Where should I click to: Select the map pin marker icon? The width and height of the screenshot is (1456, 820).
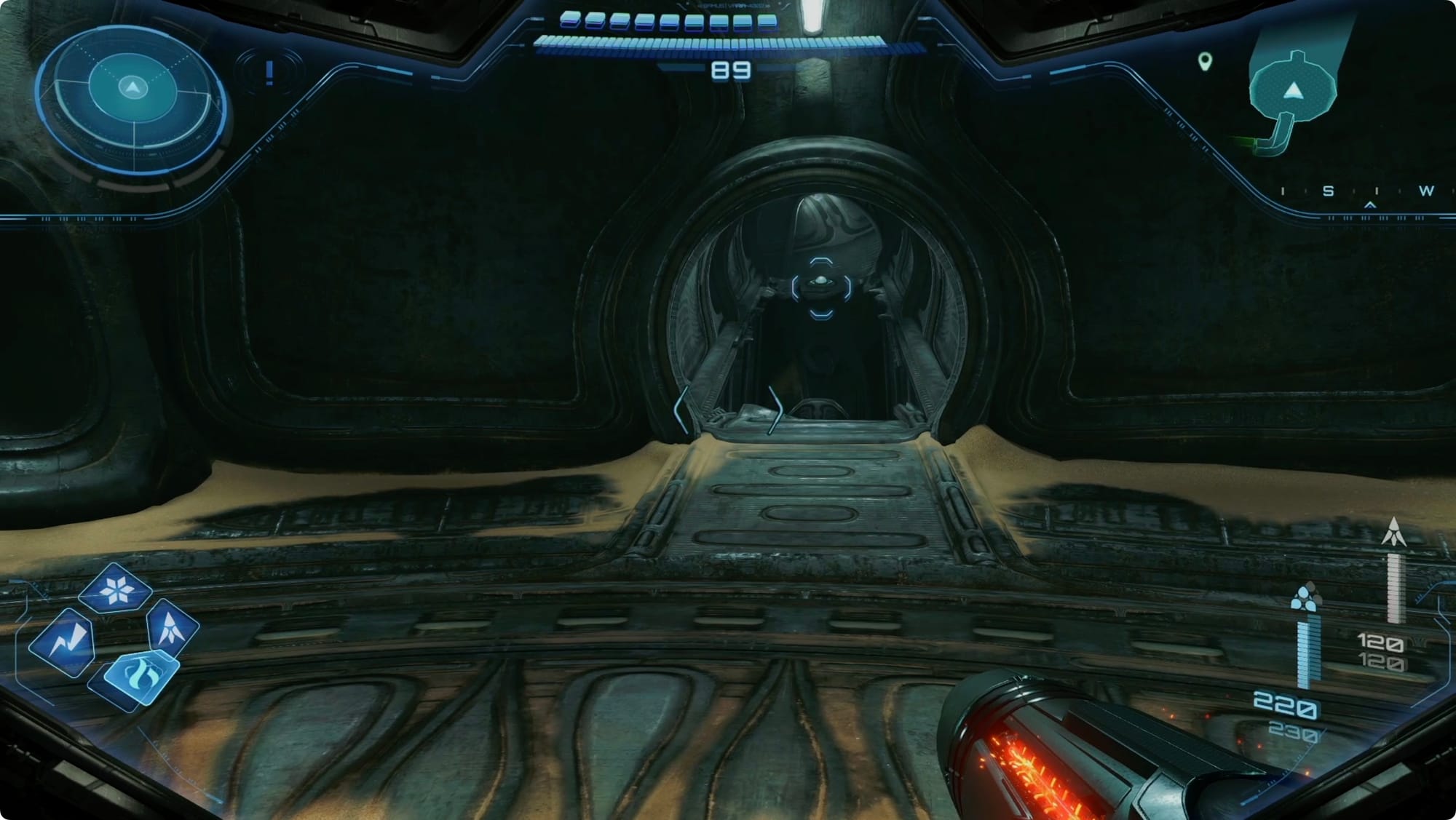coord(1205,62)
